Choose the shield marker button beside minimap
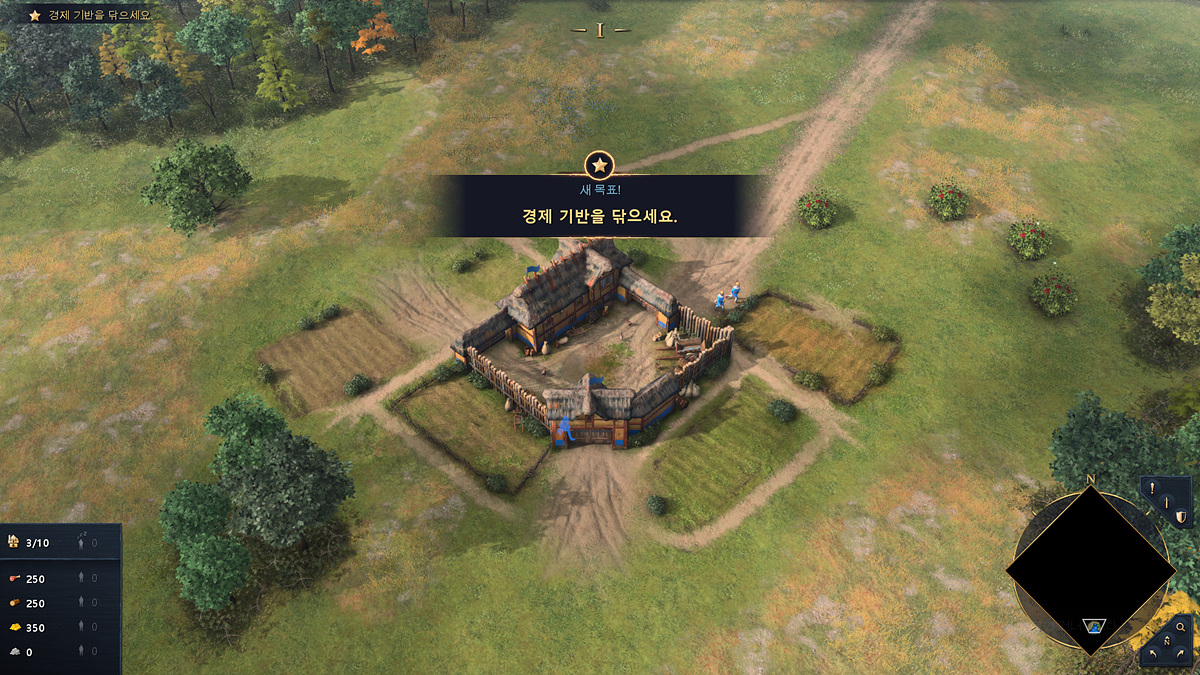 pos(1180,516)
